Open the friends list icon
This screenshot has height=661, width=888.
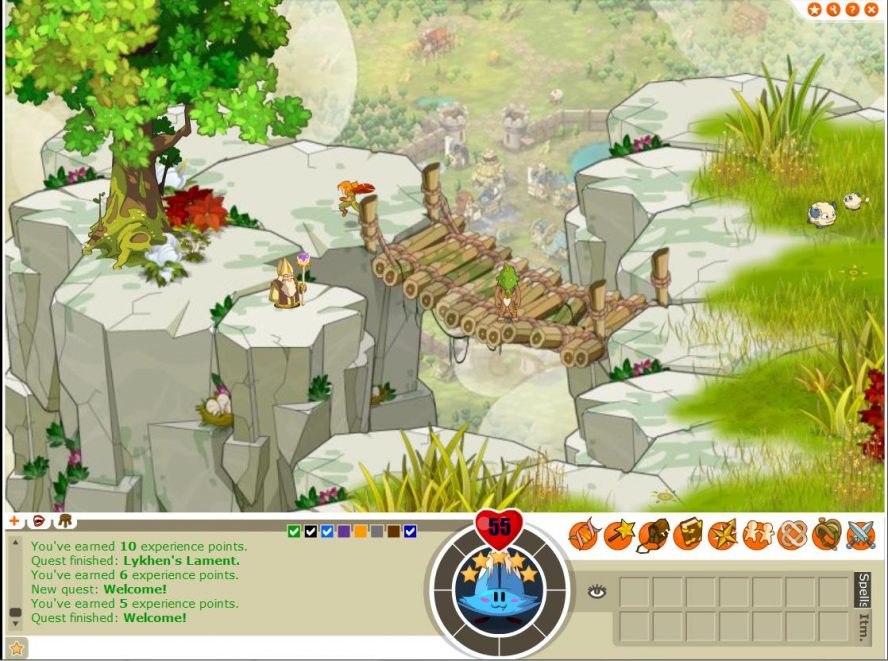[x=757, y=535]
